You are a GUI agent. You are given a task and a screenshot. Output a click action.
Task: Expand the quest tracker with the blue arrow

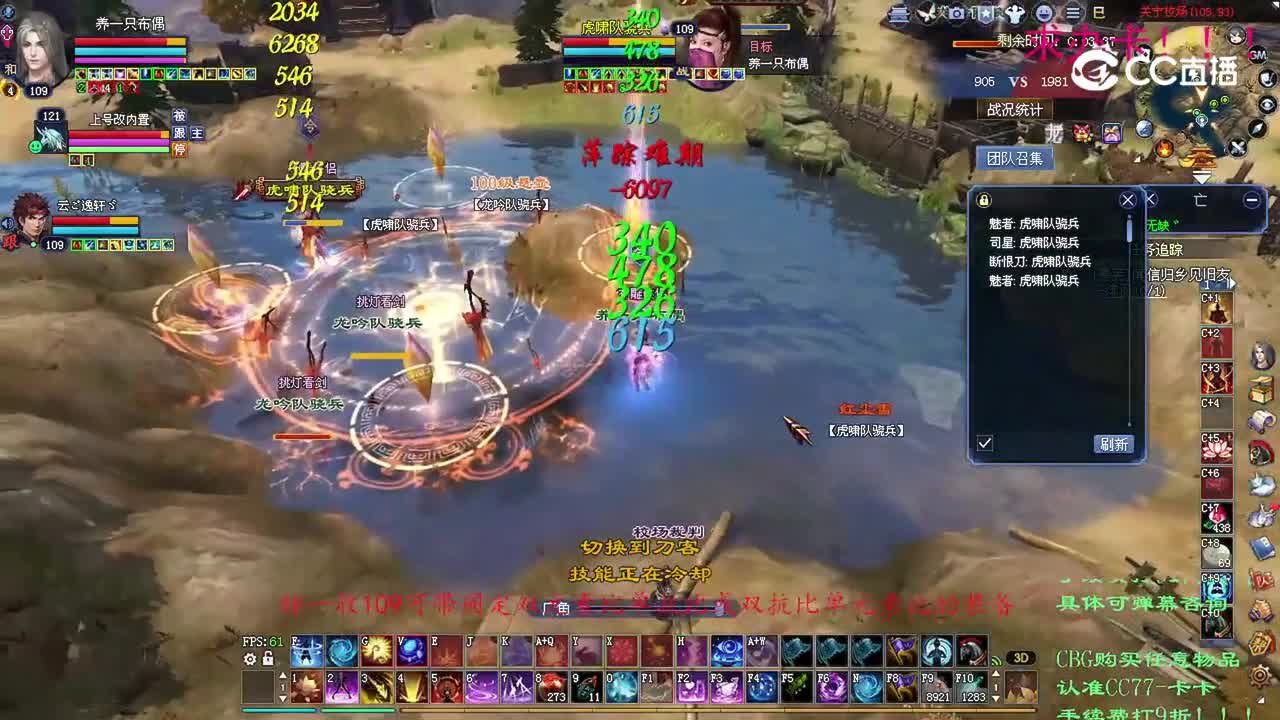(1231, 283)
